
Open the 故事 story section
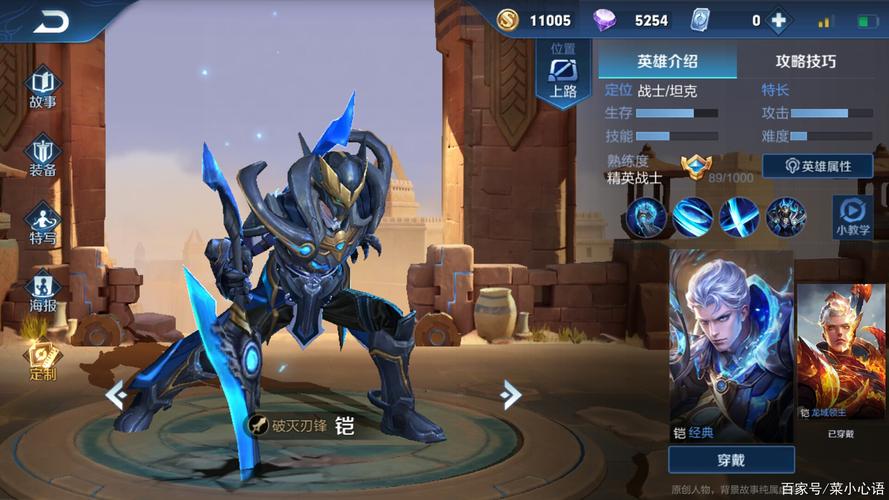42,87
